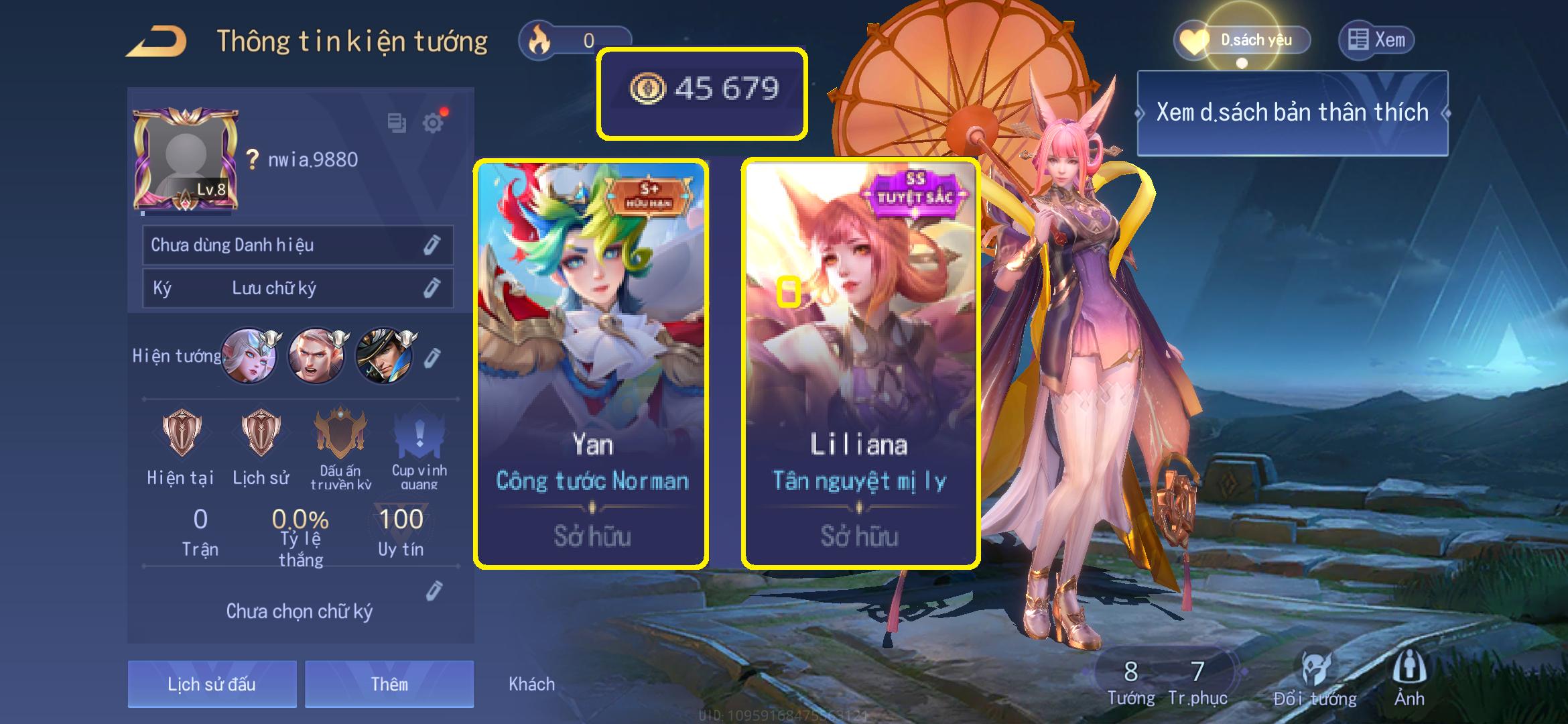
Task: Open the profile settings gear
Action: [x=433, y=123]
